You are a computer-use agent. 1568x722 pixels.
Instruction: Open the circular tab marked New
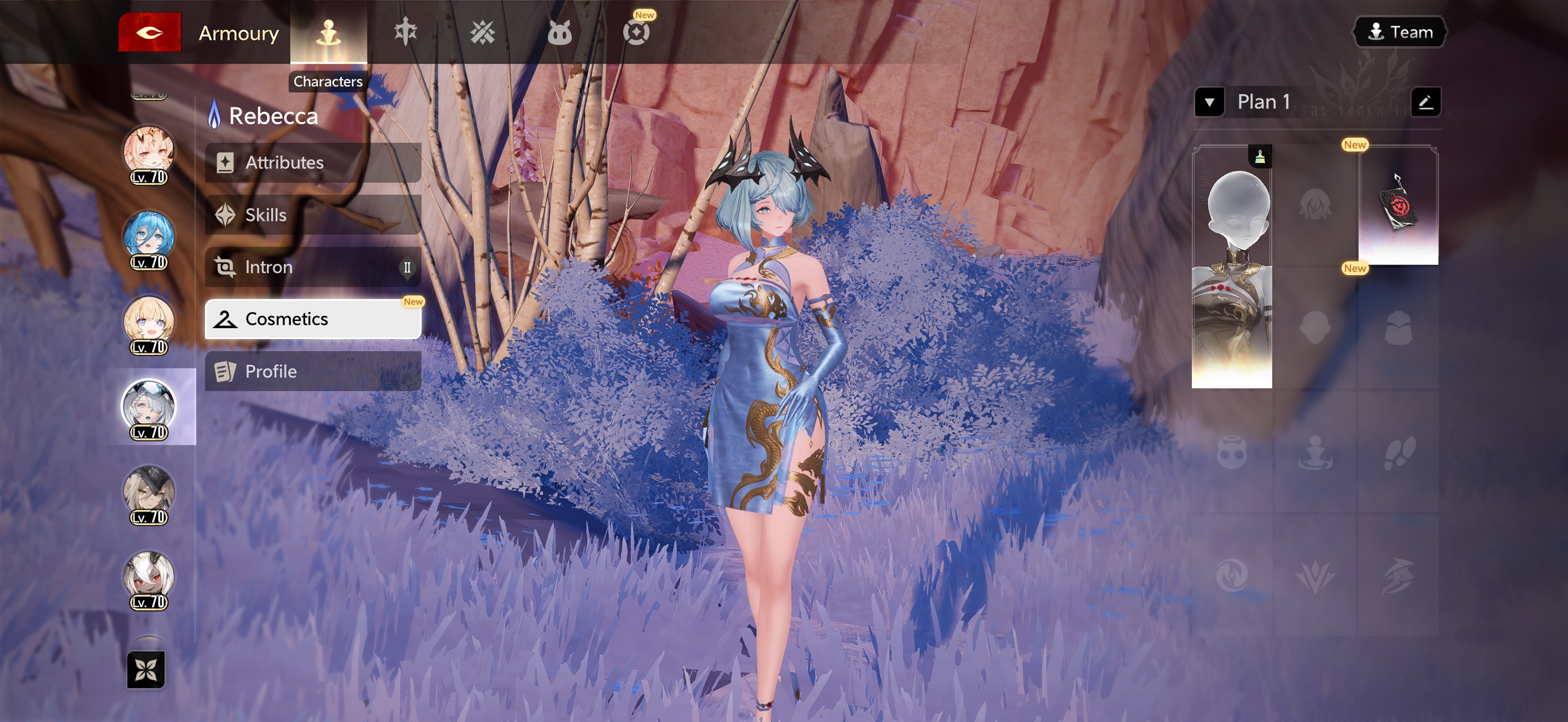[x=636, y=32]
